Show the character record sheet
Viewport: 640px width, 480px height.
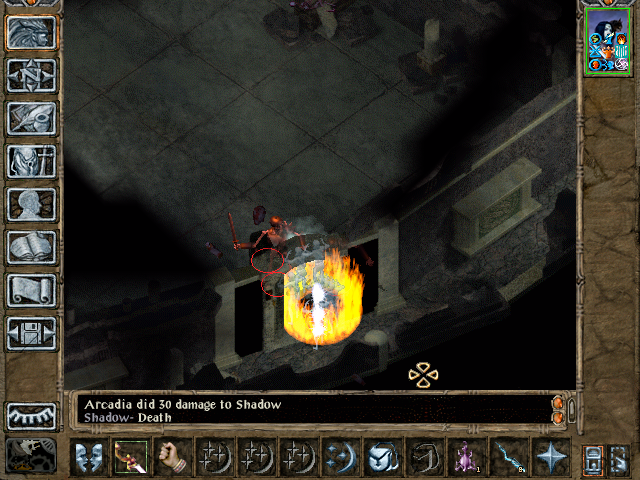click(x=32, y=204)
